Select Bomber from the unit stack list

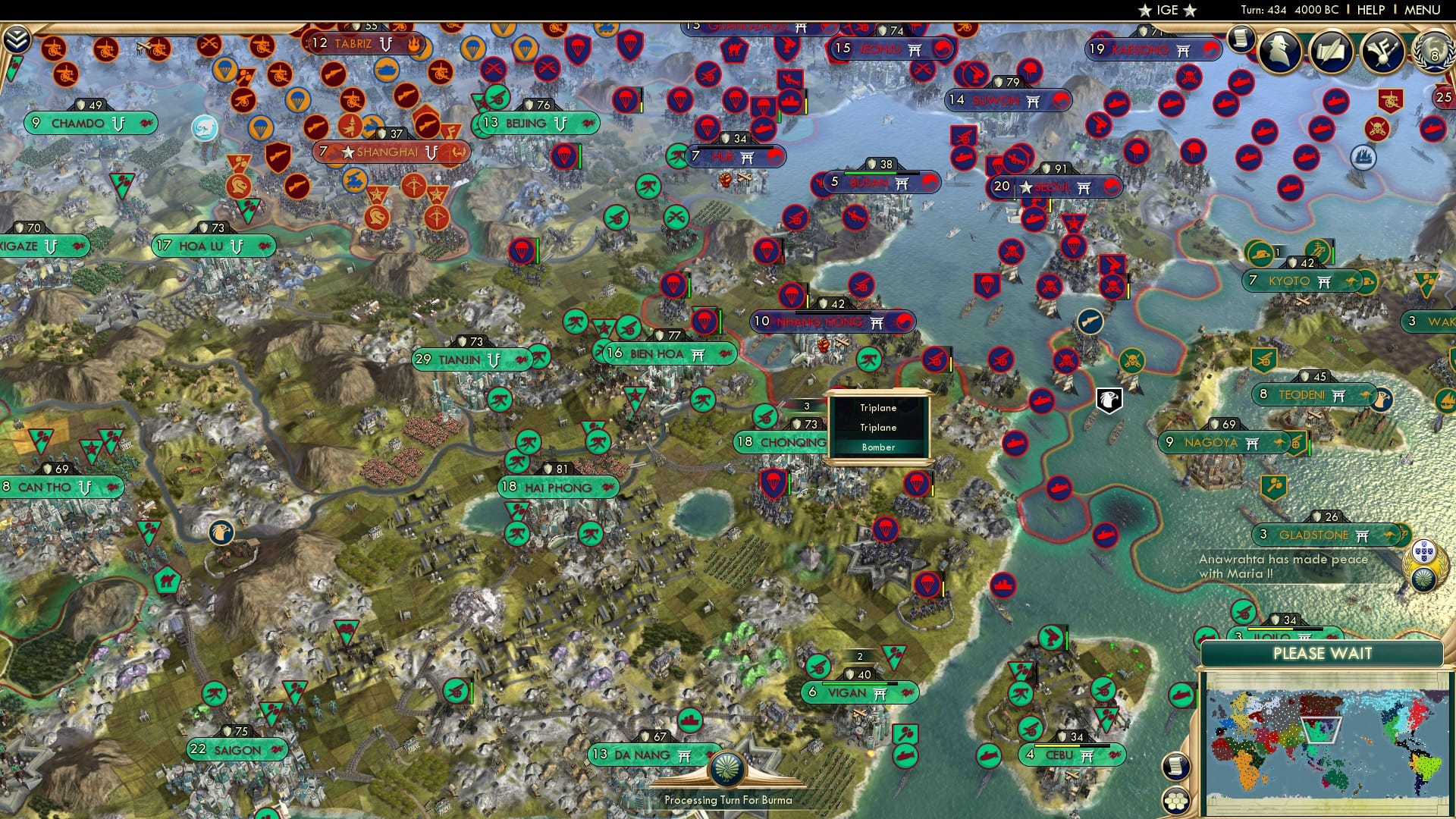coord(877,447)
